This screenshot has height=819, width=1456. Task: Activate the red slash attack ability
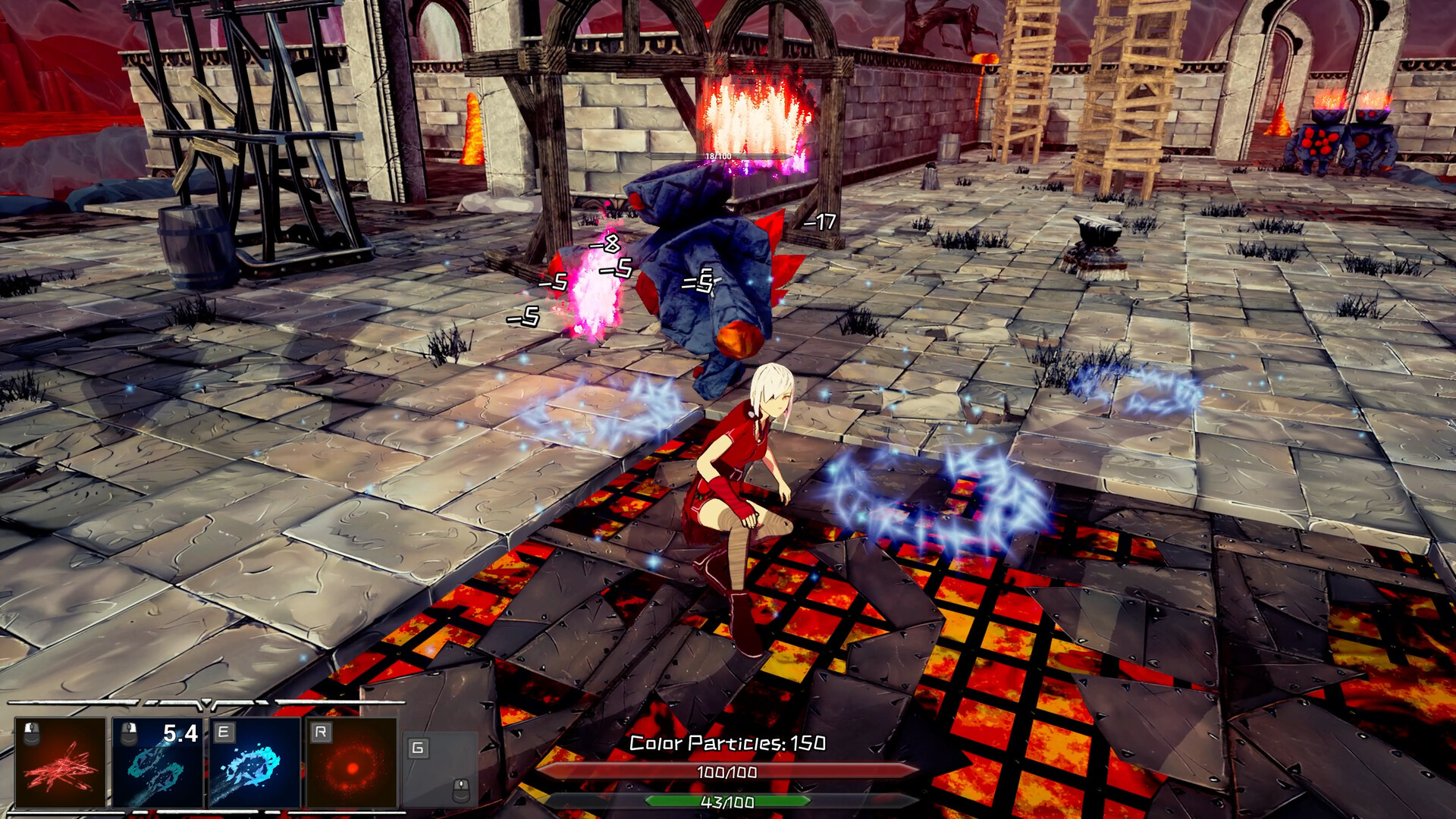pyautogui.click(x=61, y=763)
